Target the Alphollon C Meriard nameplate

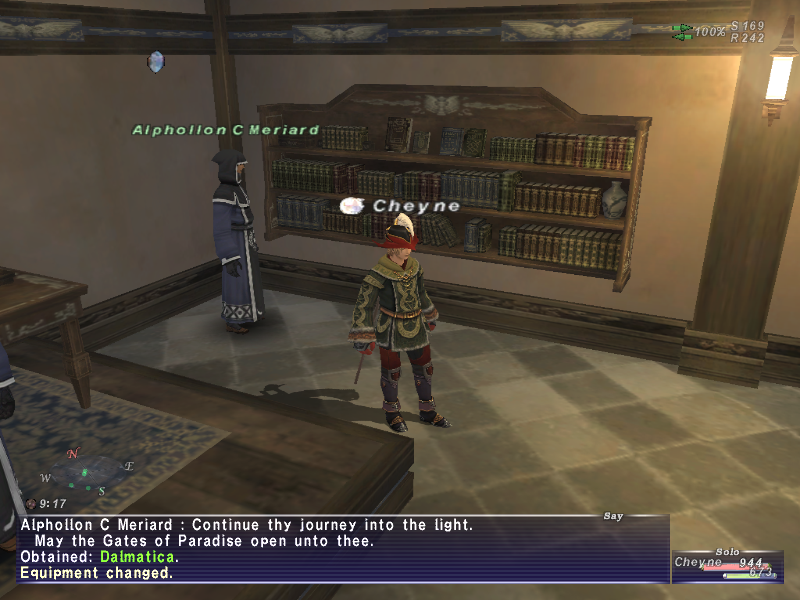click(x=226, y=130)
